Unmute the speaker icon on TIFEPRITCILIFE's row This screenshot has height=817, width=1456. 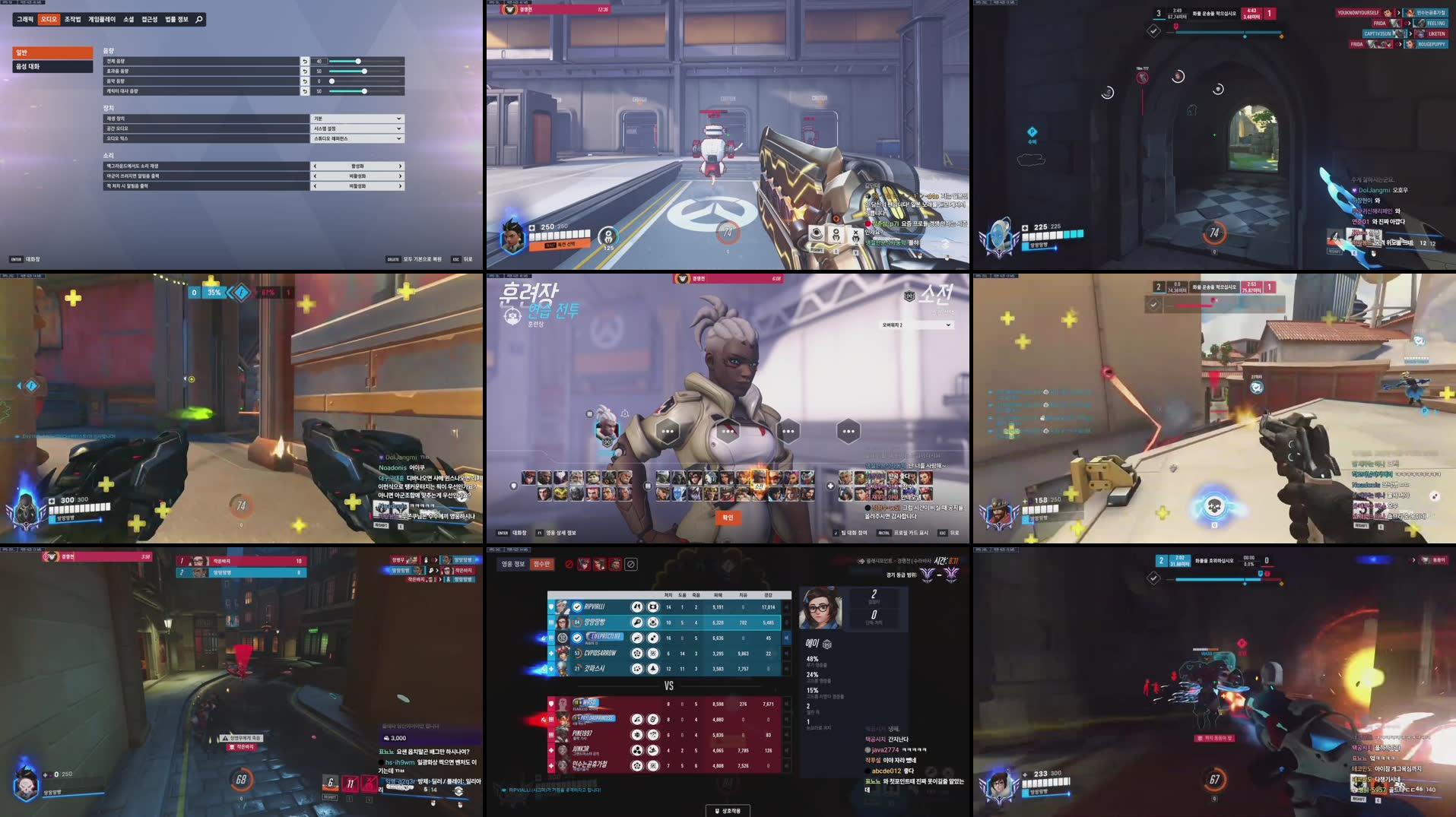point(787,638)
